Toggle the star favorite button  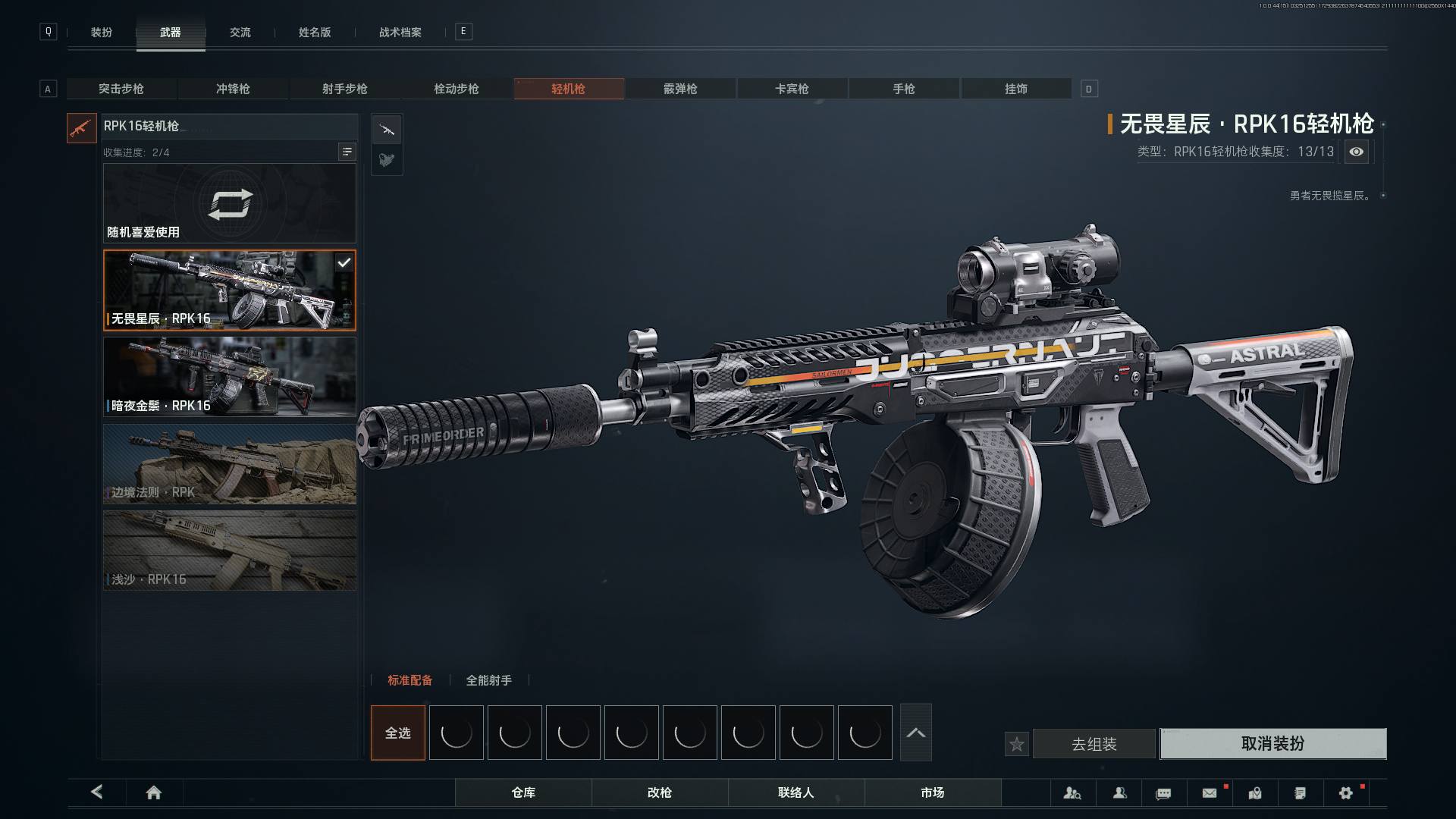(1017, 744)
